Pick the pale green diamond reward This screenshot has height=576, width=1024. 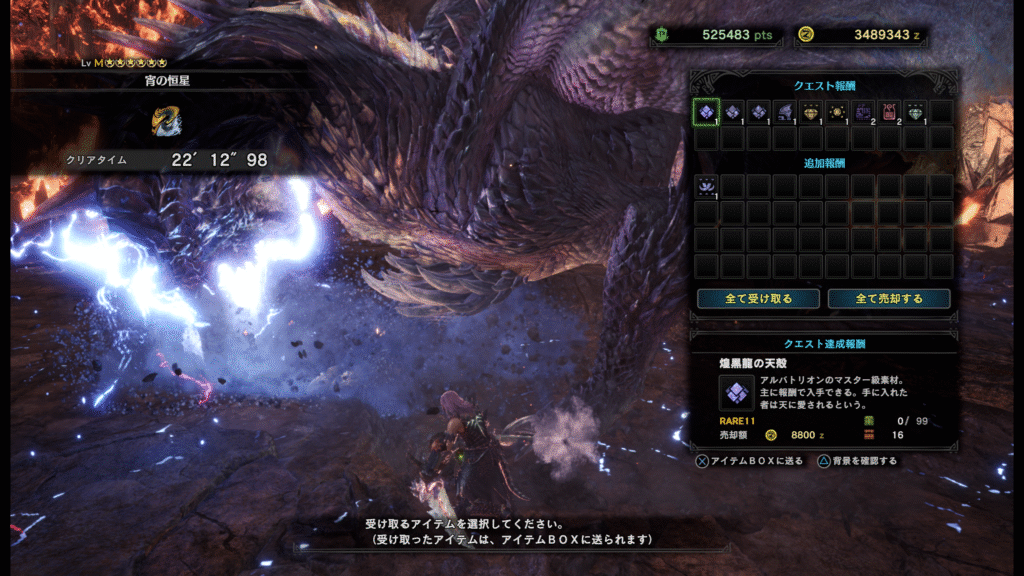point(915,112)
